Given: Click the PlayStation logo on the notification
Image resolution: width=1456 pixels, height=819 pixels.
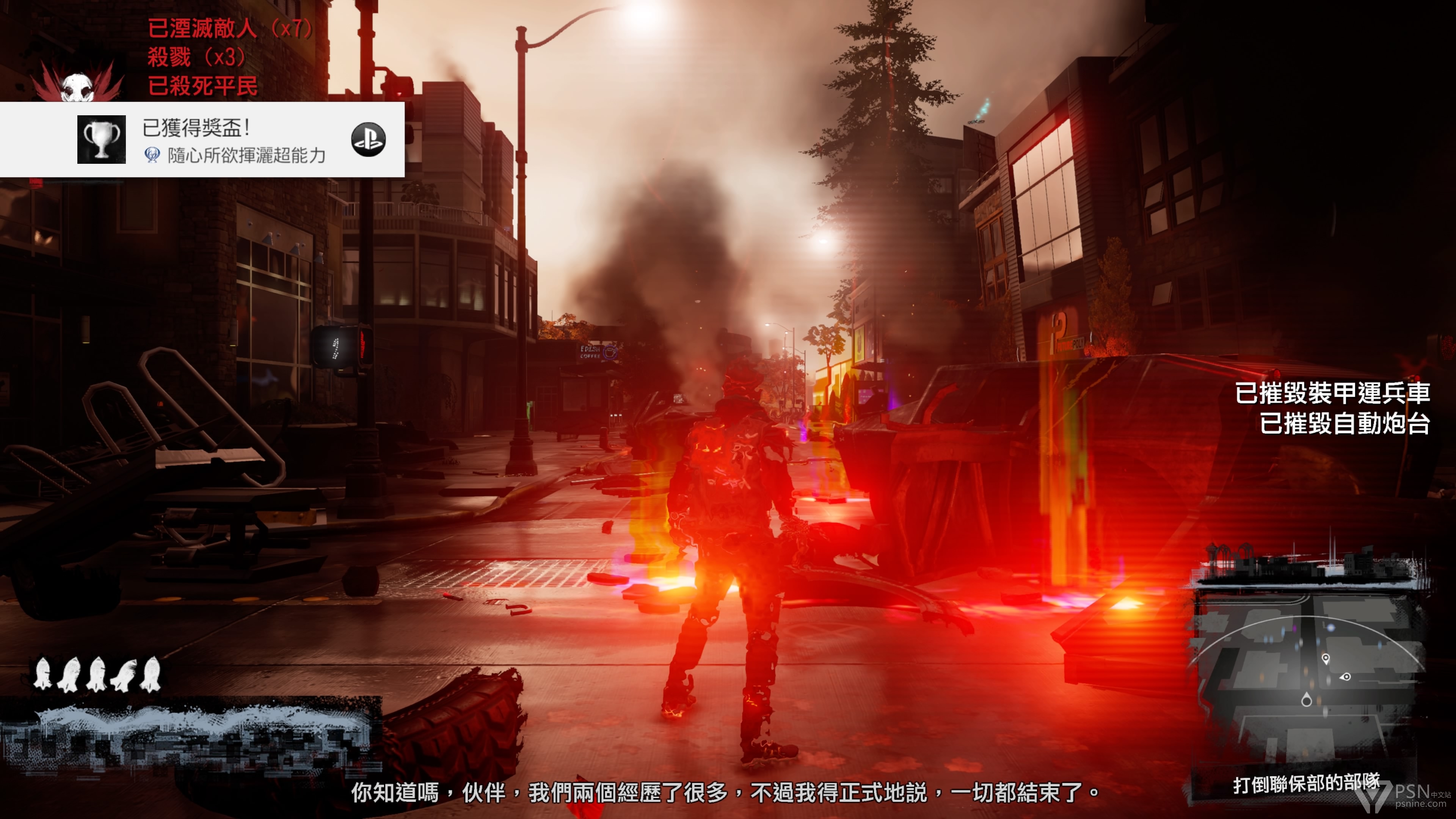Looking at the screenshot, I should [368, 140].
